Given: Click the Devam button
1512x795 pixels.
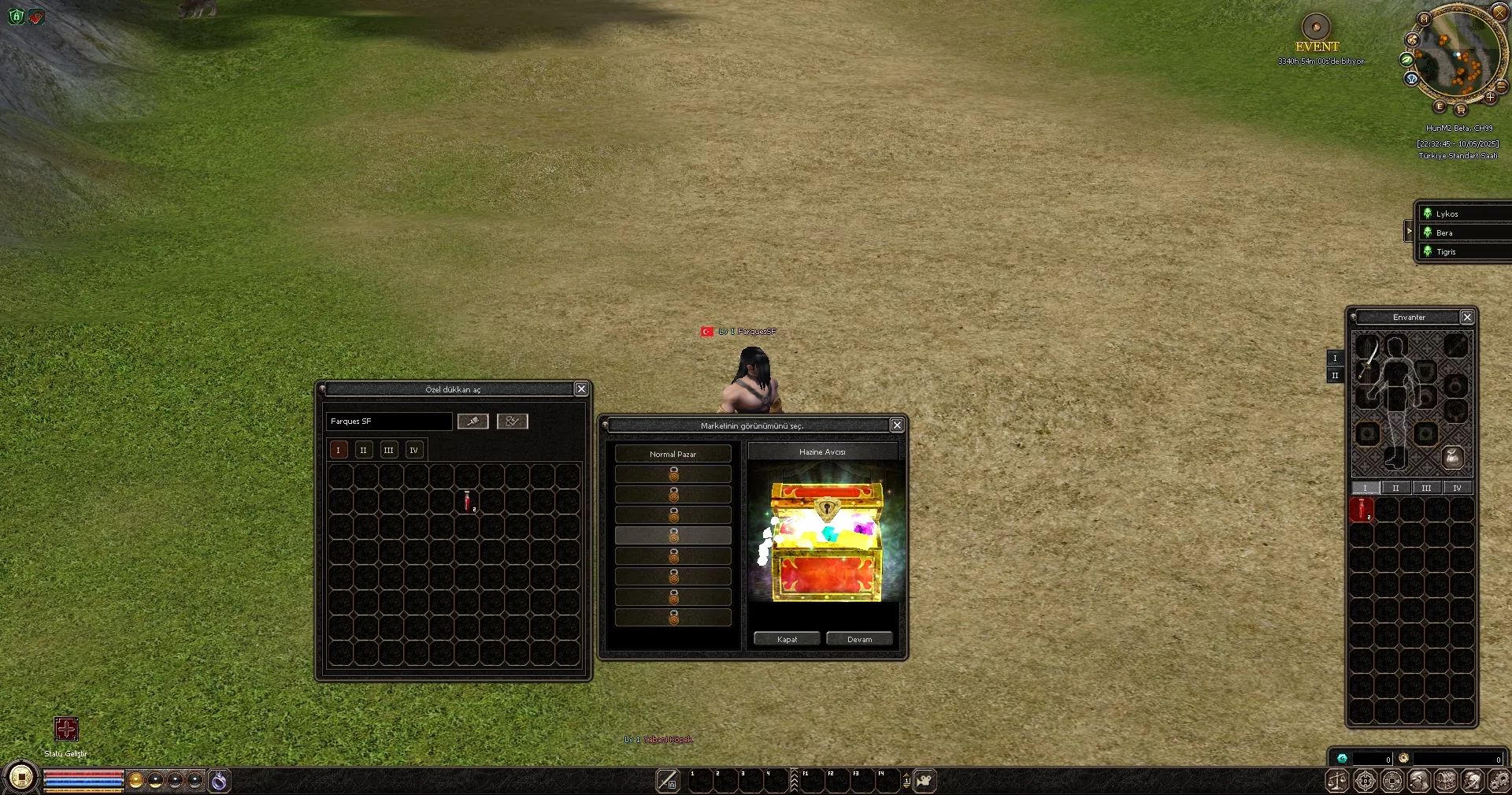Looking at the screenshot, I should click(x=859, y=638).
